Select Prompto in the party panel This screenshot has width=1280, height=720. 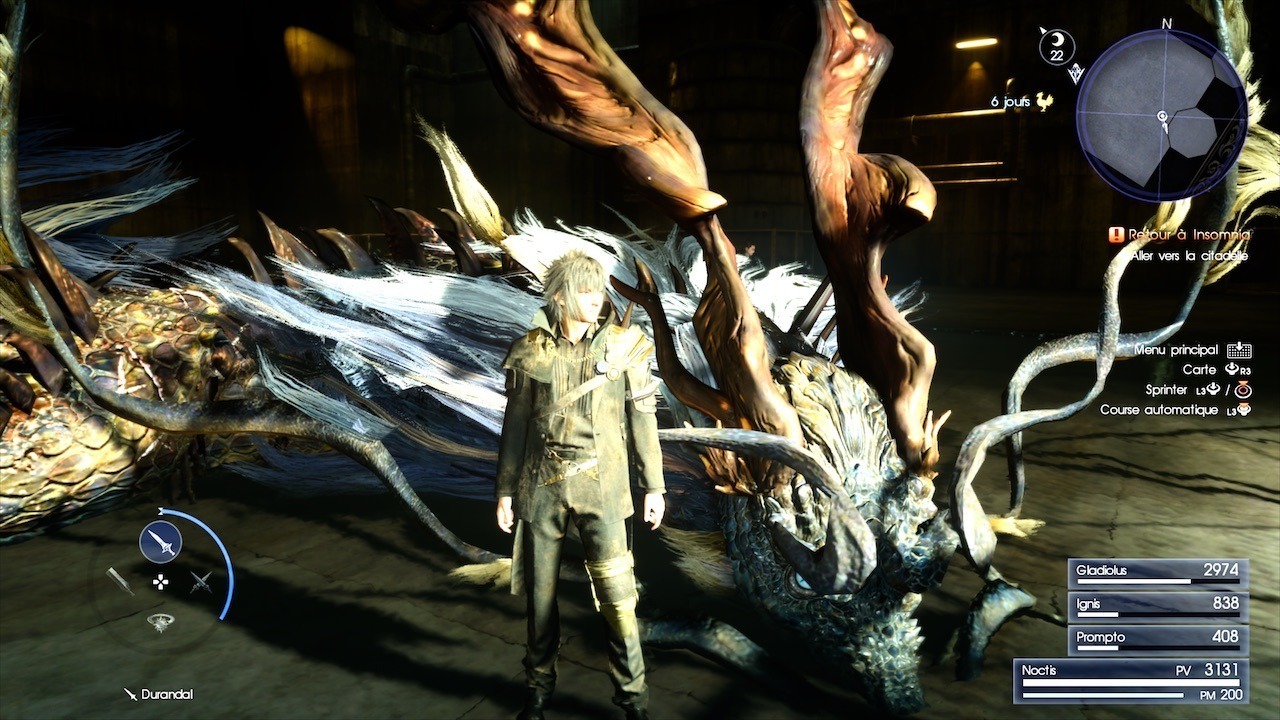click(1157, 638)
